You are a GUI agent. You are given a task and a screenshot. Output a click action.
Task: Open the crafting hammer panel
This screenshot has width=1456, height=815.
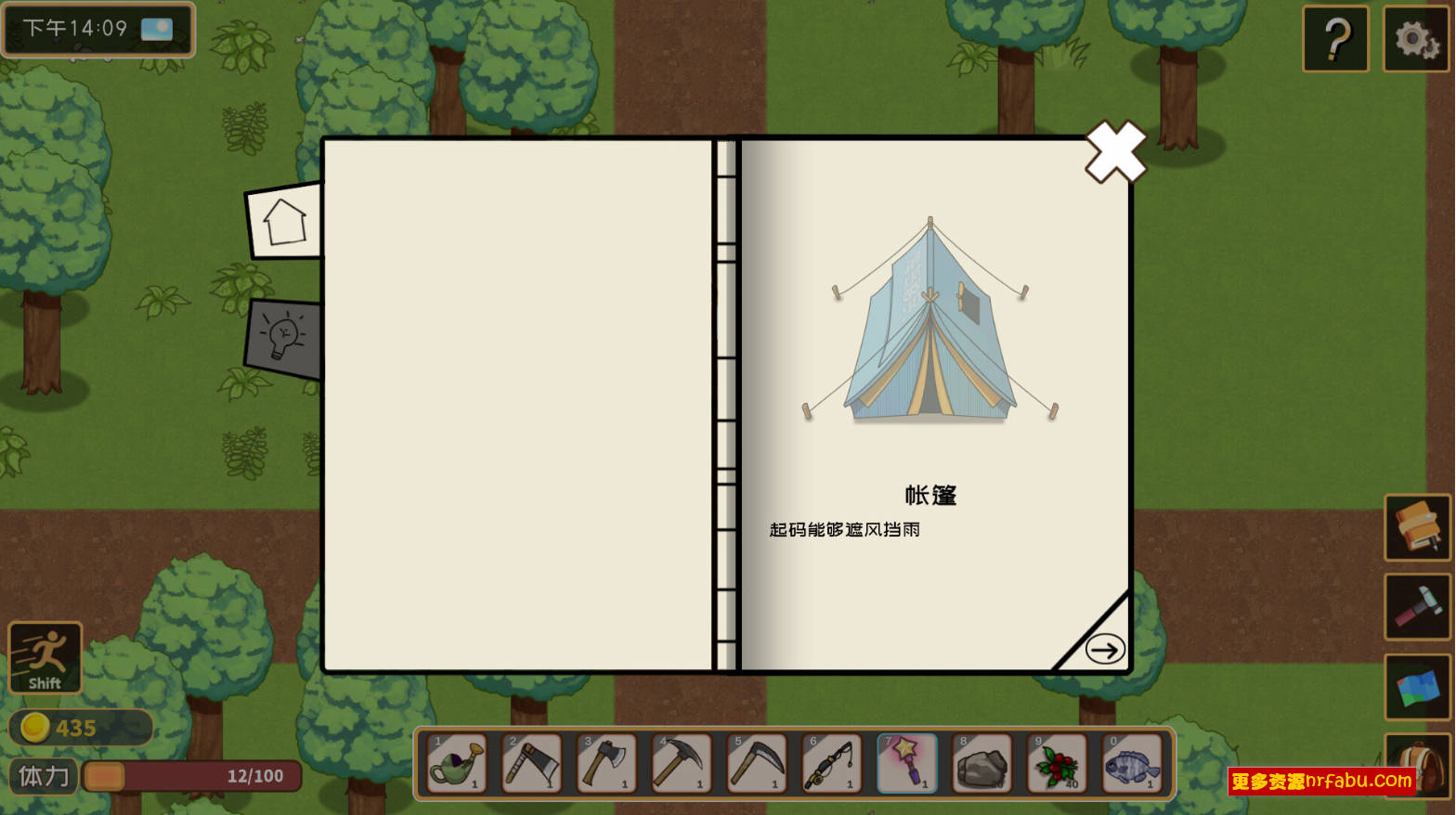click(1416, 608)
